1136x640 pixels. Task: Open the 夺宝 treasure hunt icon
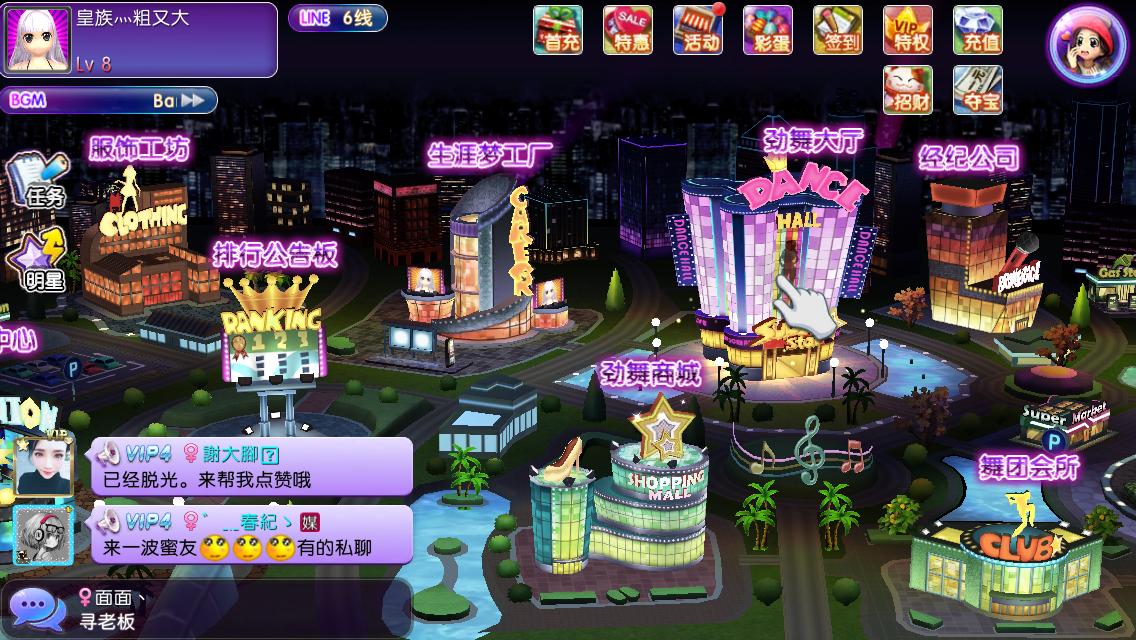[x=977, y=89]
